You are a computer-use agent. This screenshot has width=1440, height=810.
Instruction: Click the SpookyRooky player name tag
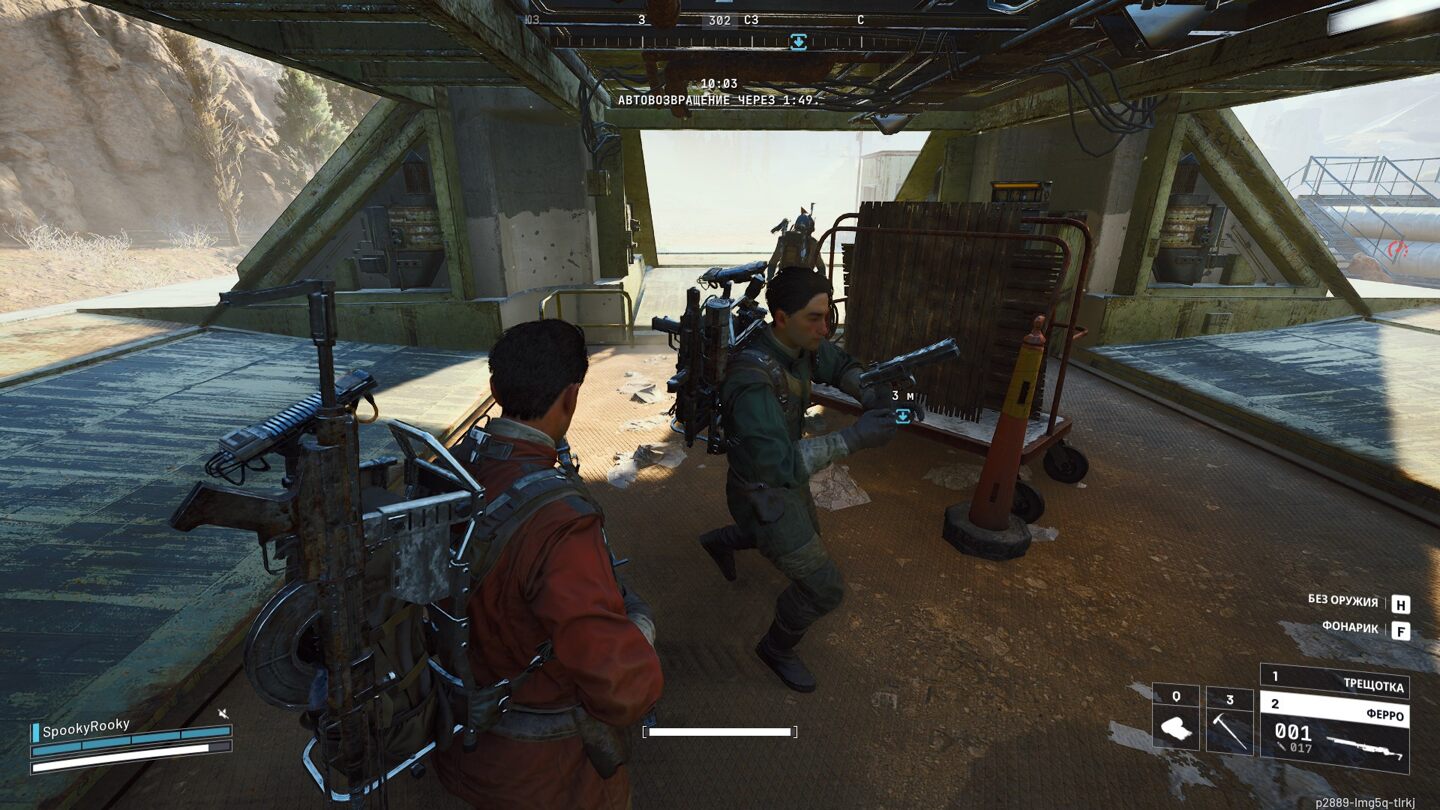pos(86,727)
